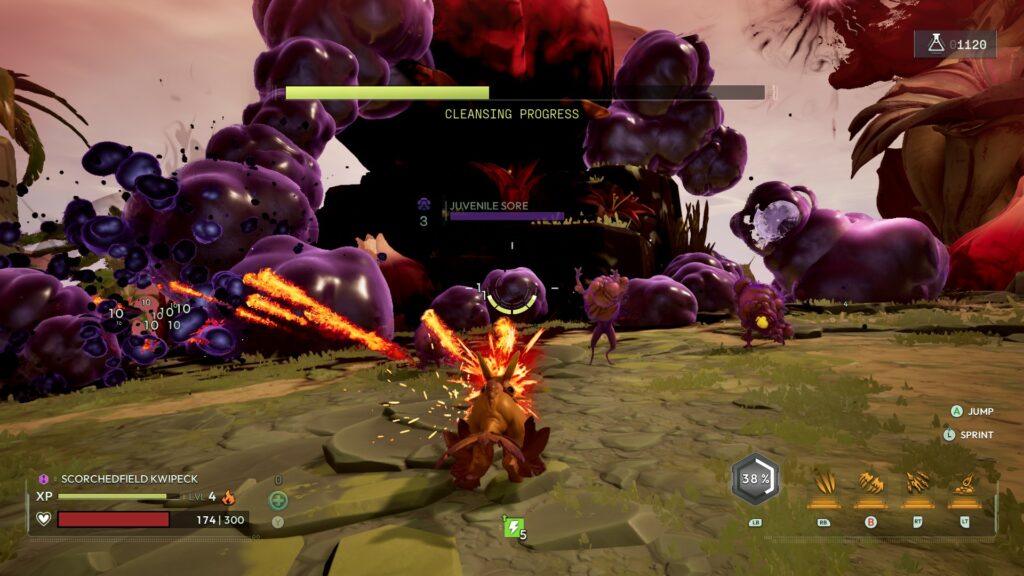Screen dimensions: 1024x576
Task: Use the triple claw slash ability
Action: pyautogui.click(x=825, y=483)
